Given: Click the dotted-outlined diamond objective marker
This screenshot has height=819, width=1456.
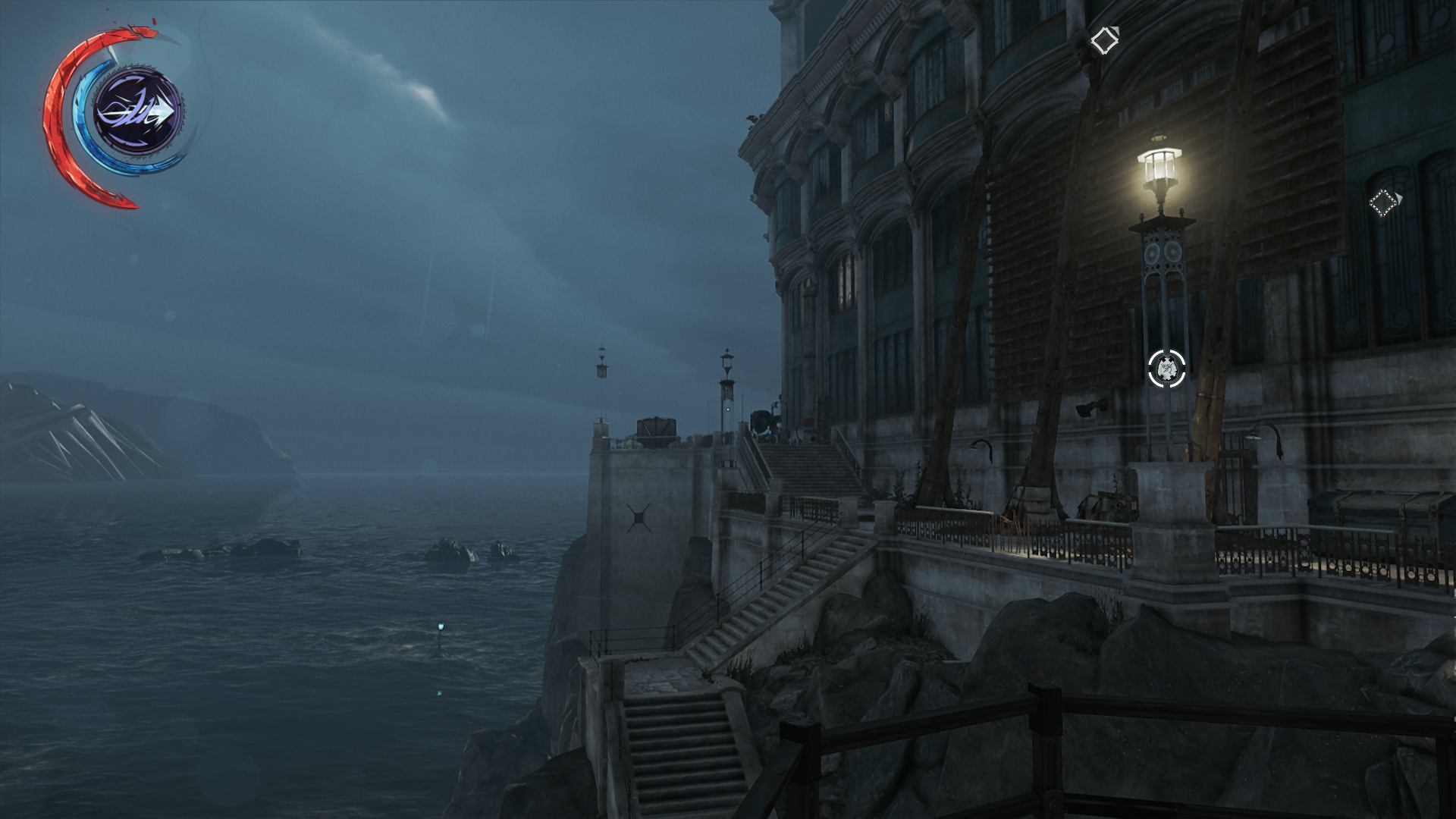Looking at the screenshot, I should 1382,202.
